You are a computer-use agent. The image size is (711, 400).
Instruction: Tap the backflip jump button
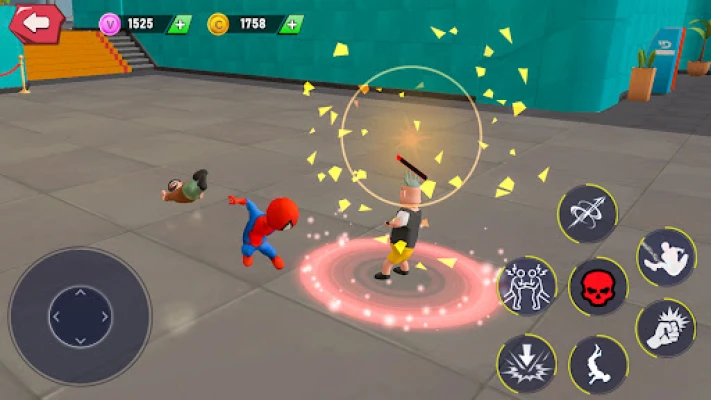[x=598, y=363]
